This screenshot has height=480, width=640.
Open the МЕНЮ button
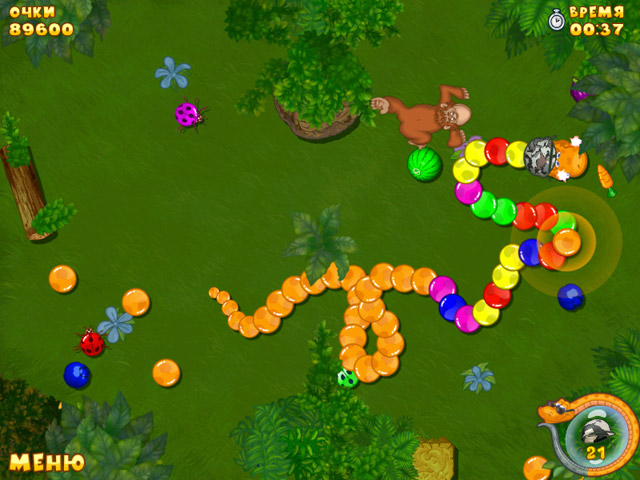pos(46,462)
